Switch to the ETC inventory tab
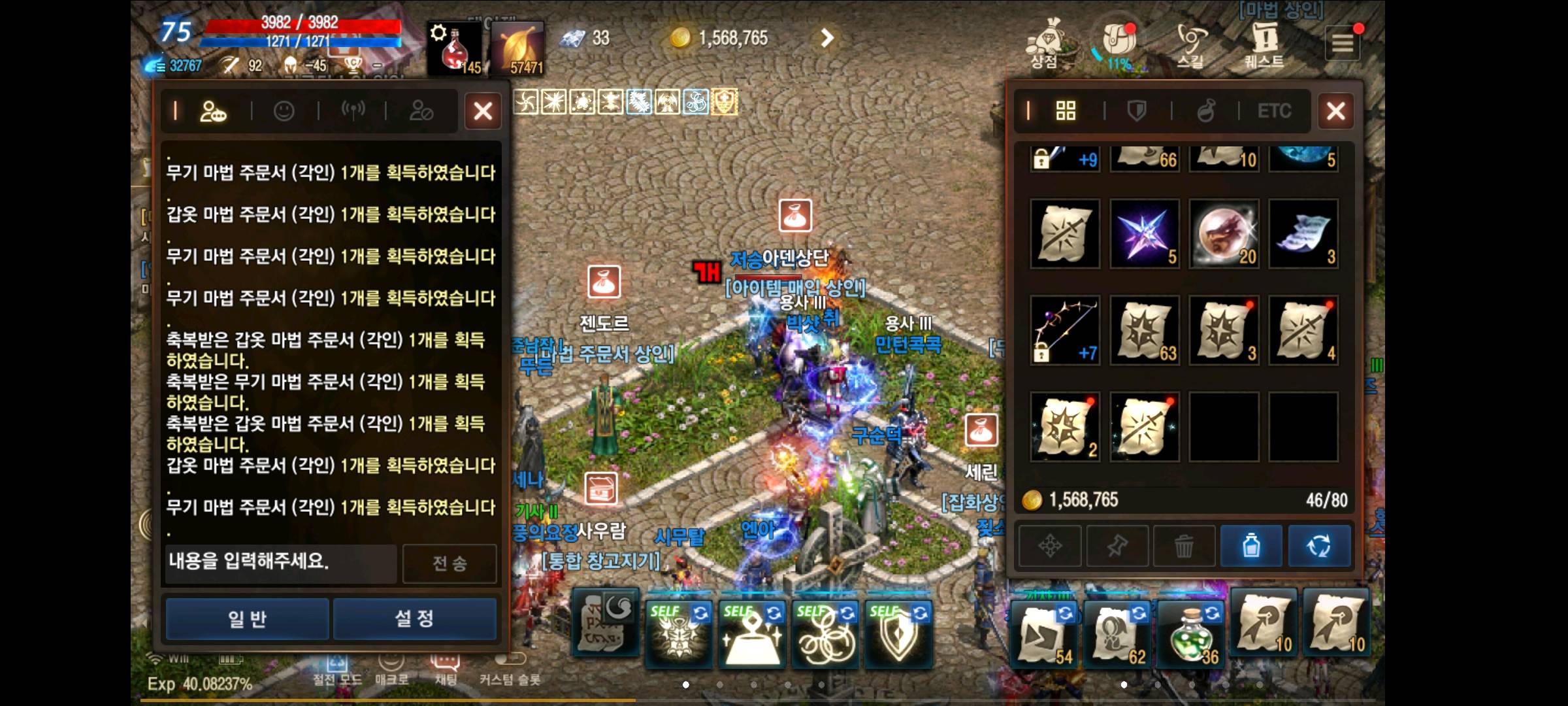Viewport: 1568px width, 706px height. pyautogui.click(x=1273, y=111)
